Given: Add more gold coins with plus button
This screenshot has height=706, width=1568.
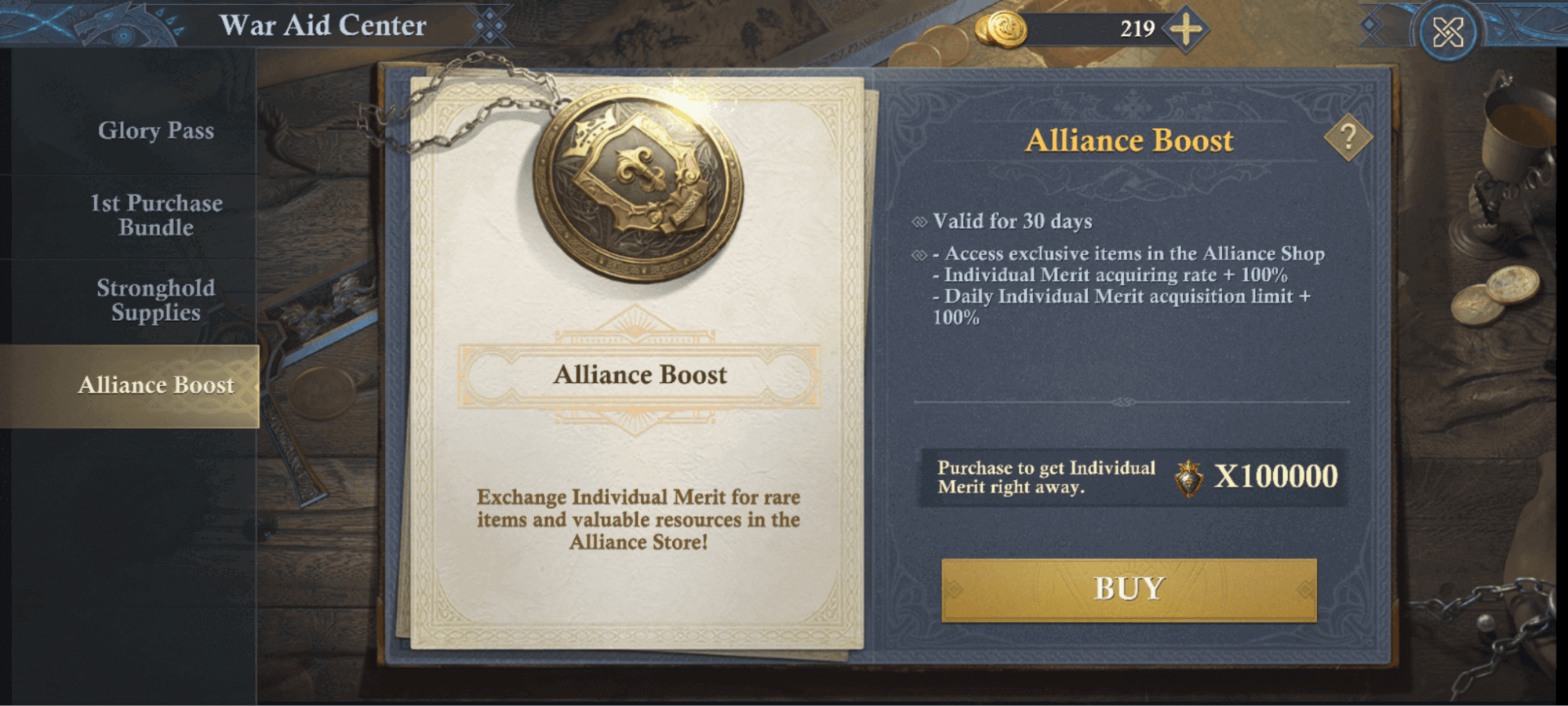Looking at the screenshot, I should (1185, 30).
